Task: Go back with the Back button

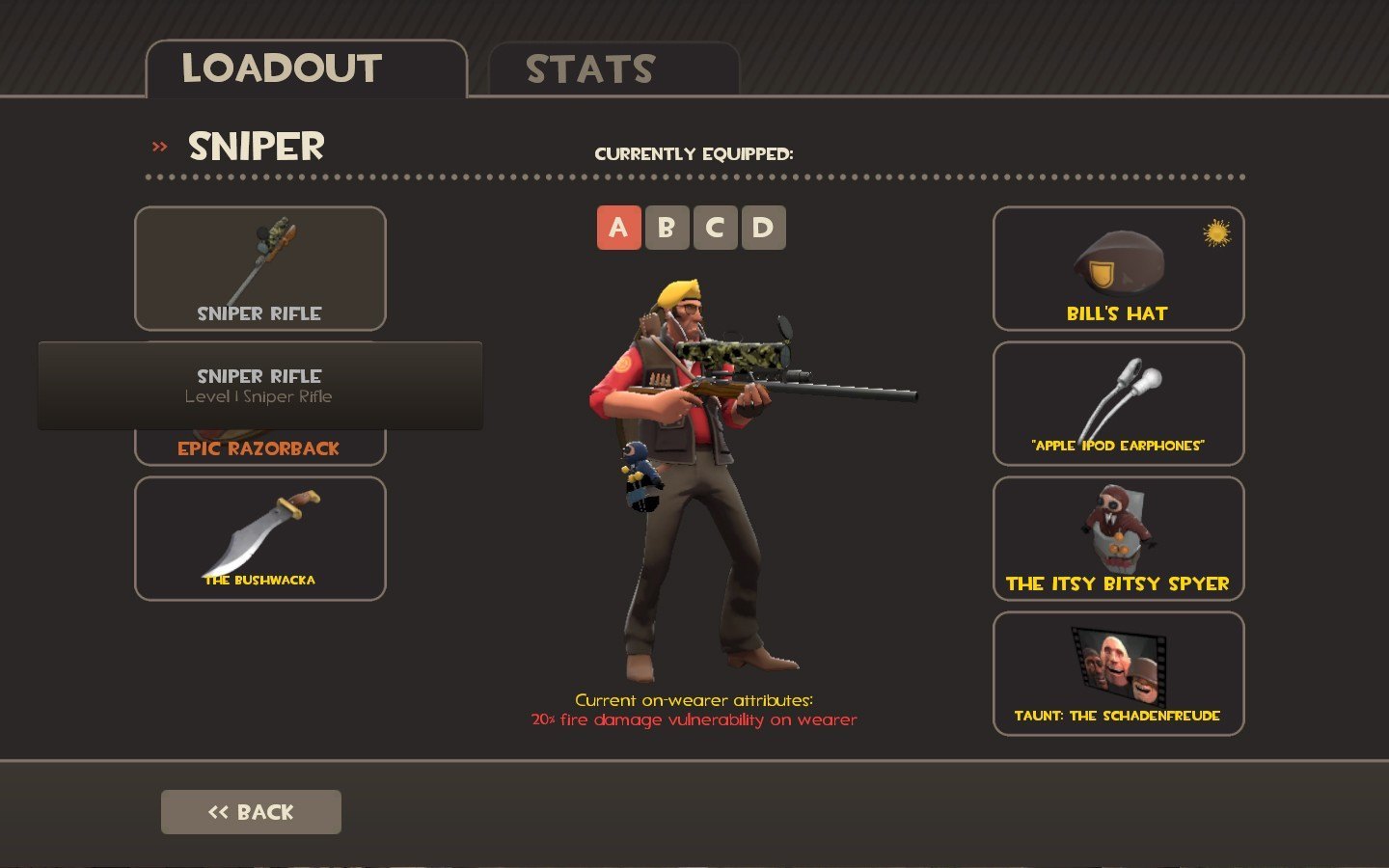Action: 251,812
